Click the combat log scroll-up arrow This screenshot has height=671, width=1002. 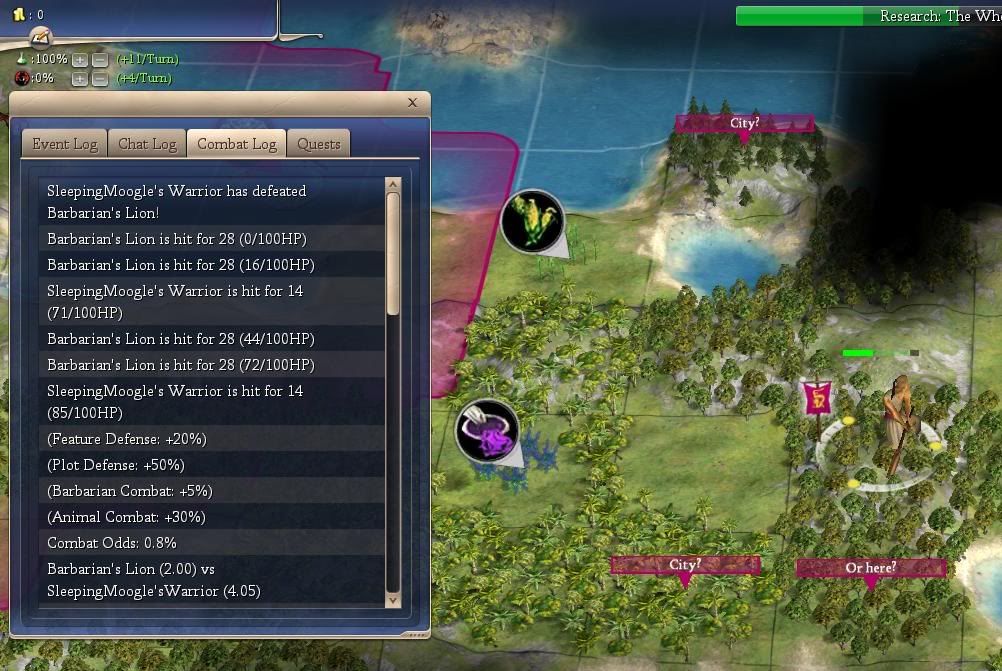tap(393, 185)
